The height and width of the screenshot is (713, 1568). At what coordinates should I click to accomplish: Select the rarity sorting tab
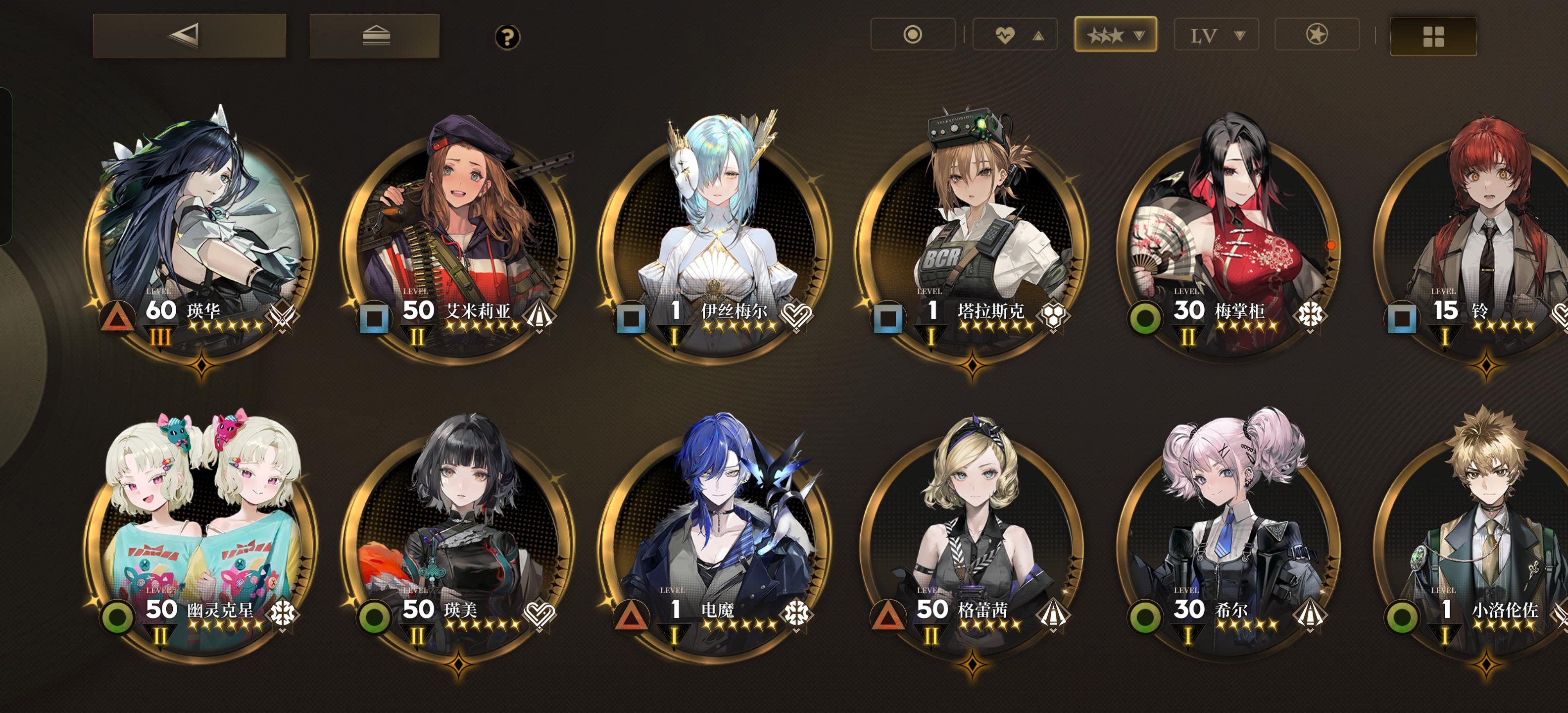[1115, 35]
